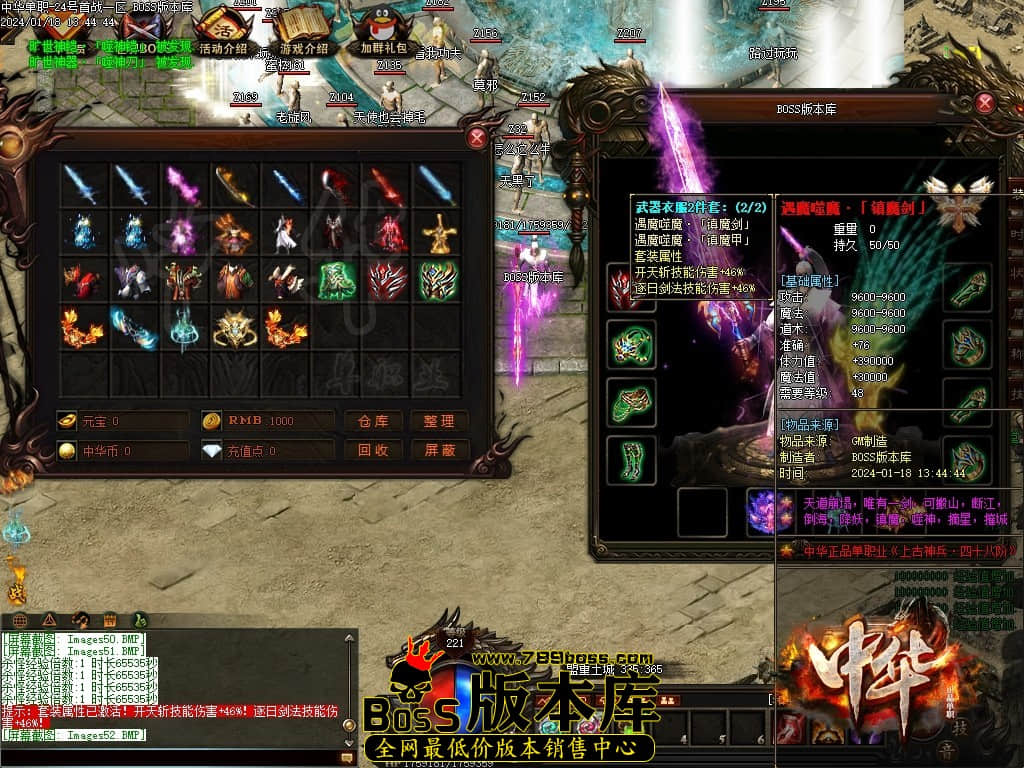
Task: Click the RMB gold coin icon
Action: (x=211, y=421)
